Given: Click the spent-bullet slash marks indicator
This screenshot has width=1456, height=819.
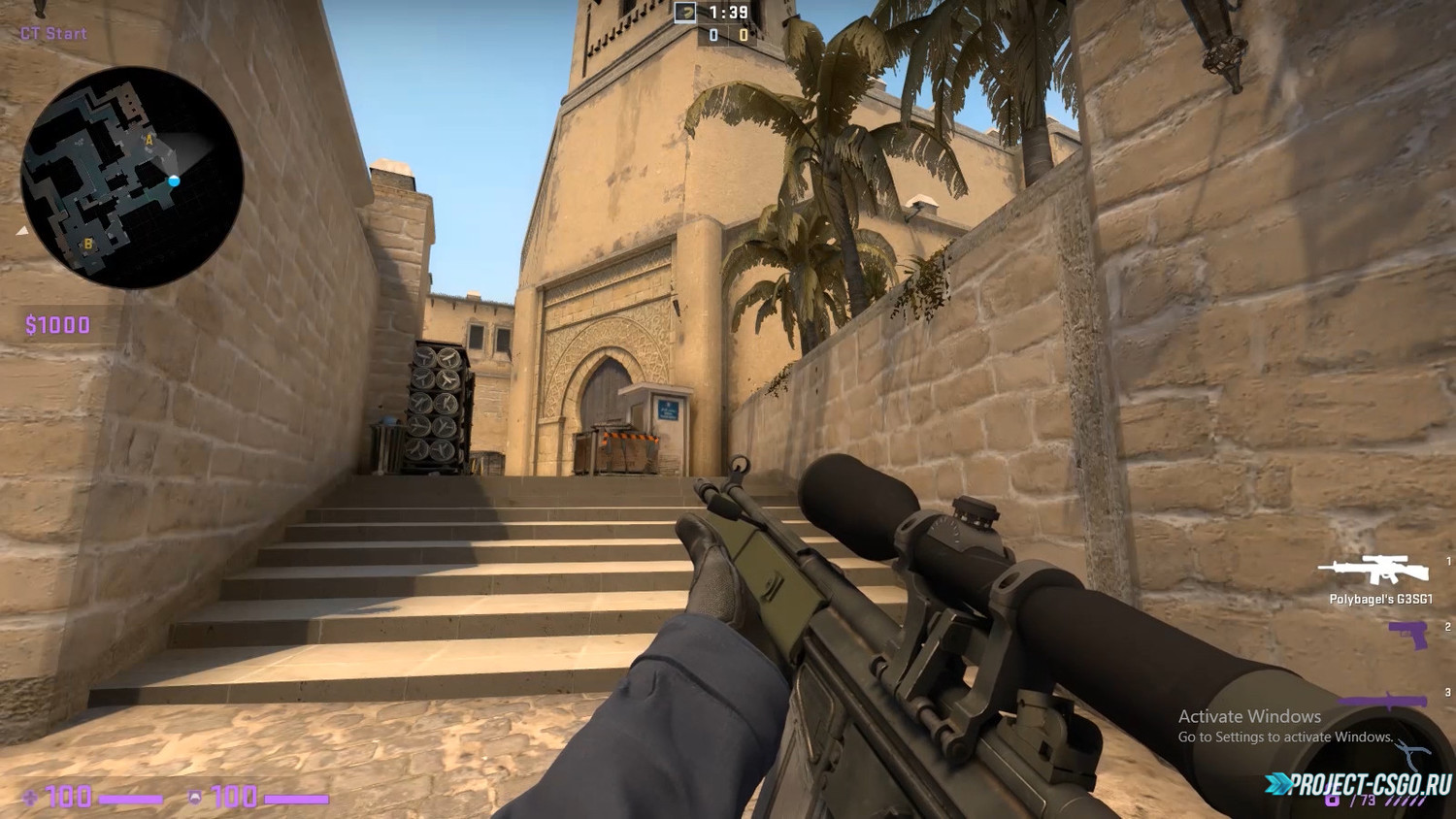Looking at the screenshot, I should (1405, 801).
